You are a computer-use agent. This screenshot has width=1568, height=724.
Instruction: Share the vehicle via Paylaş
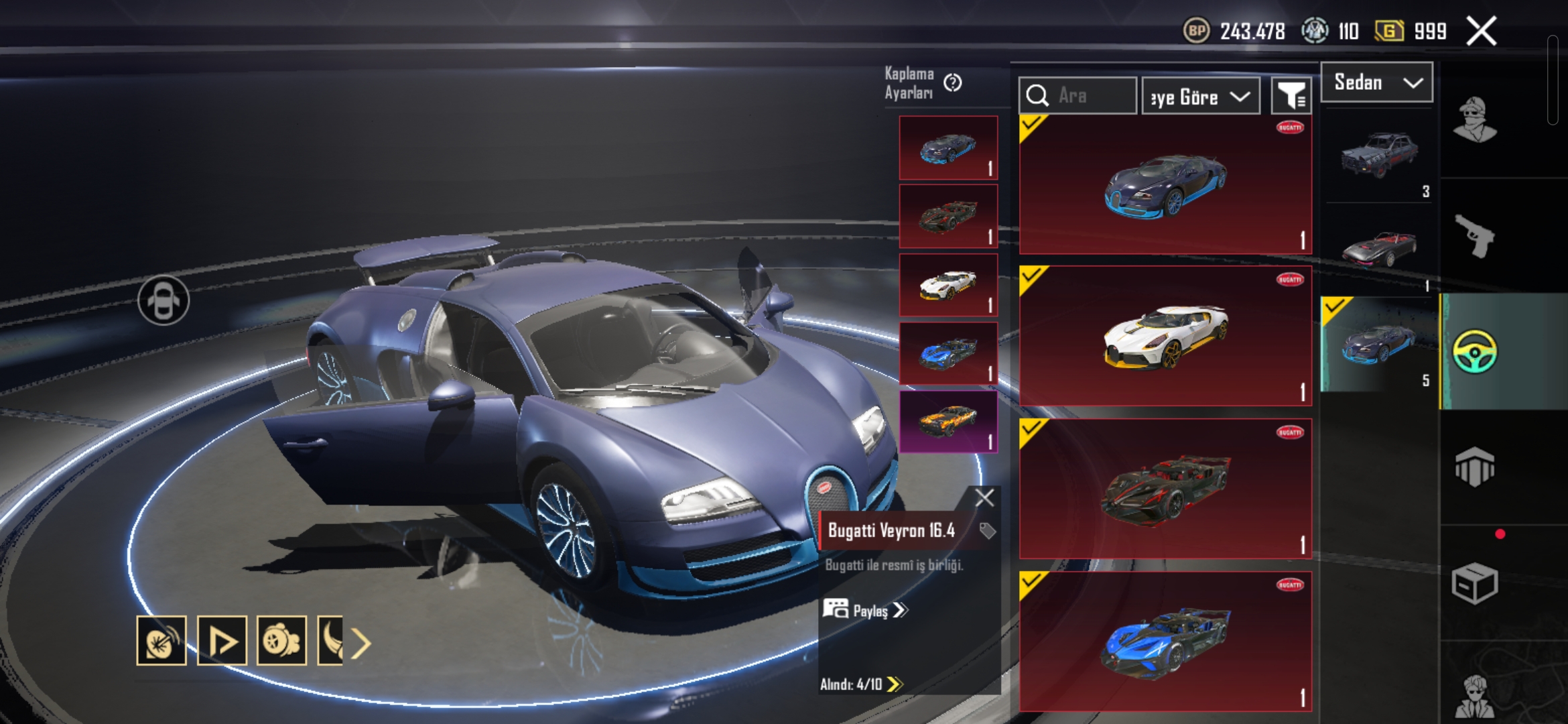[865, 610]
